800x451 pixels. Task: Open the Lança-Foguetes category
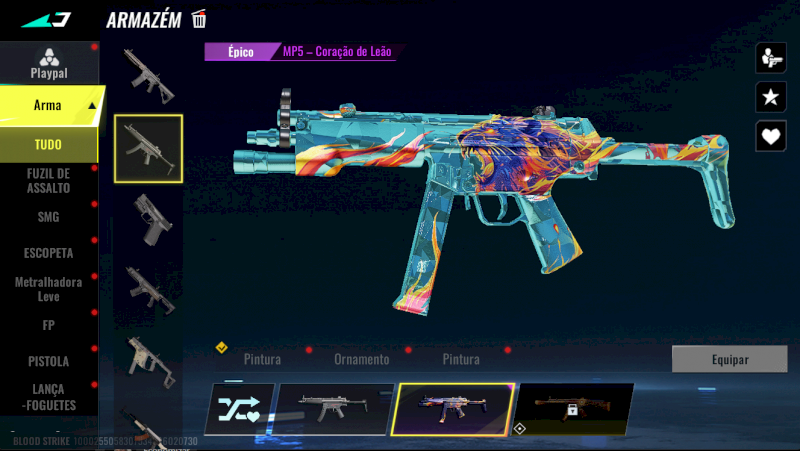point(48,397)
